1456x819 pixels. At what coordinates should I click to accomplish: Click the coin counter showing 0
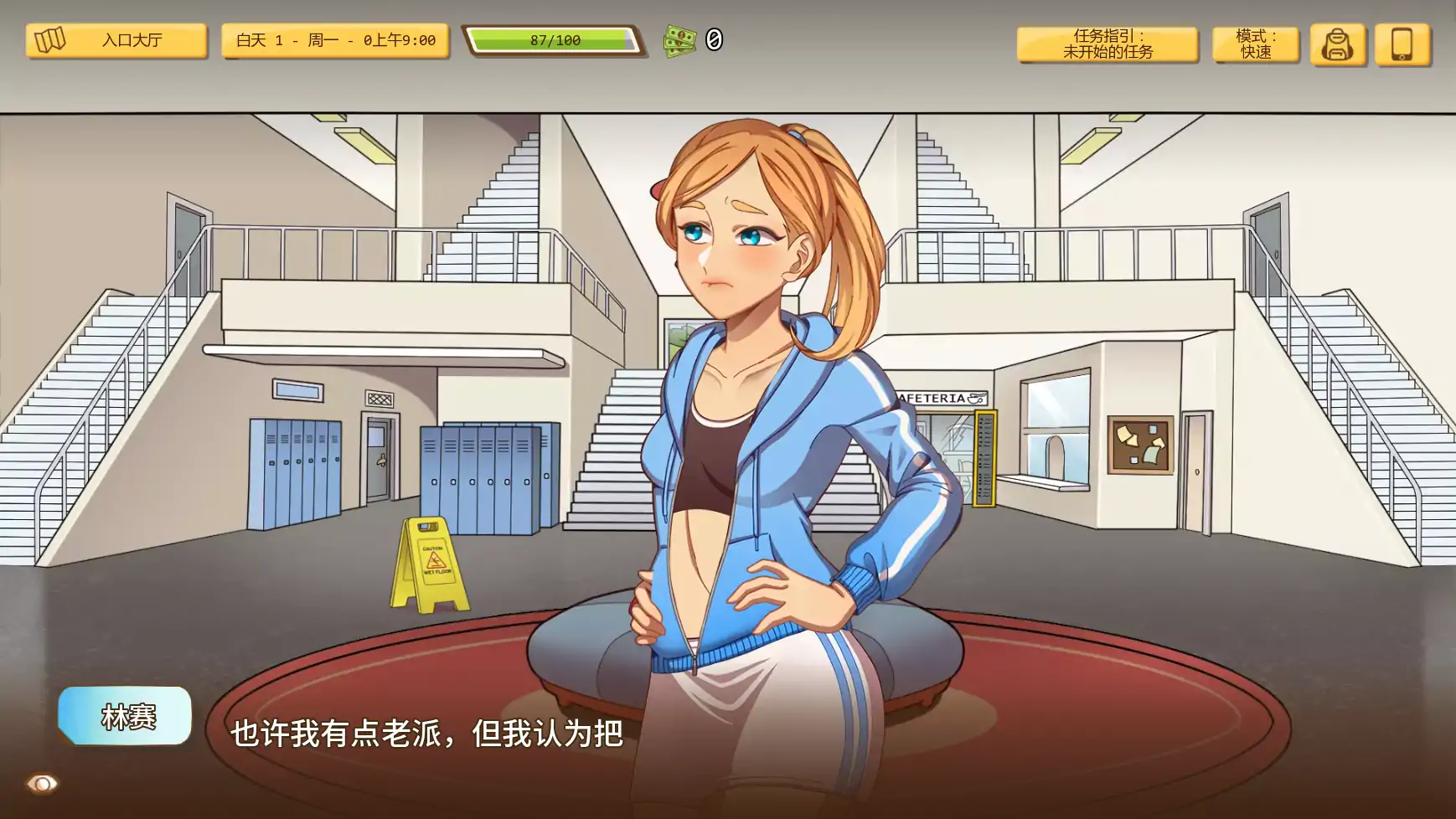713,39
